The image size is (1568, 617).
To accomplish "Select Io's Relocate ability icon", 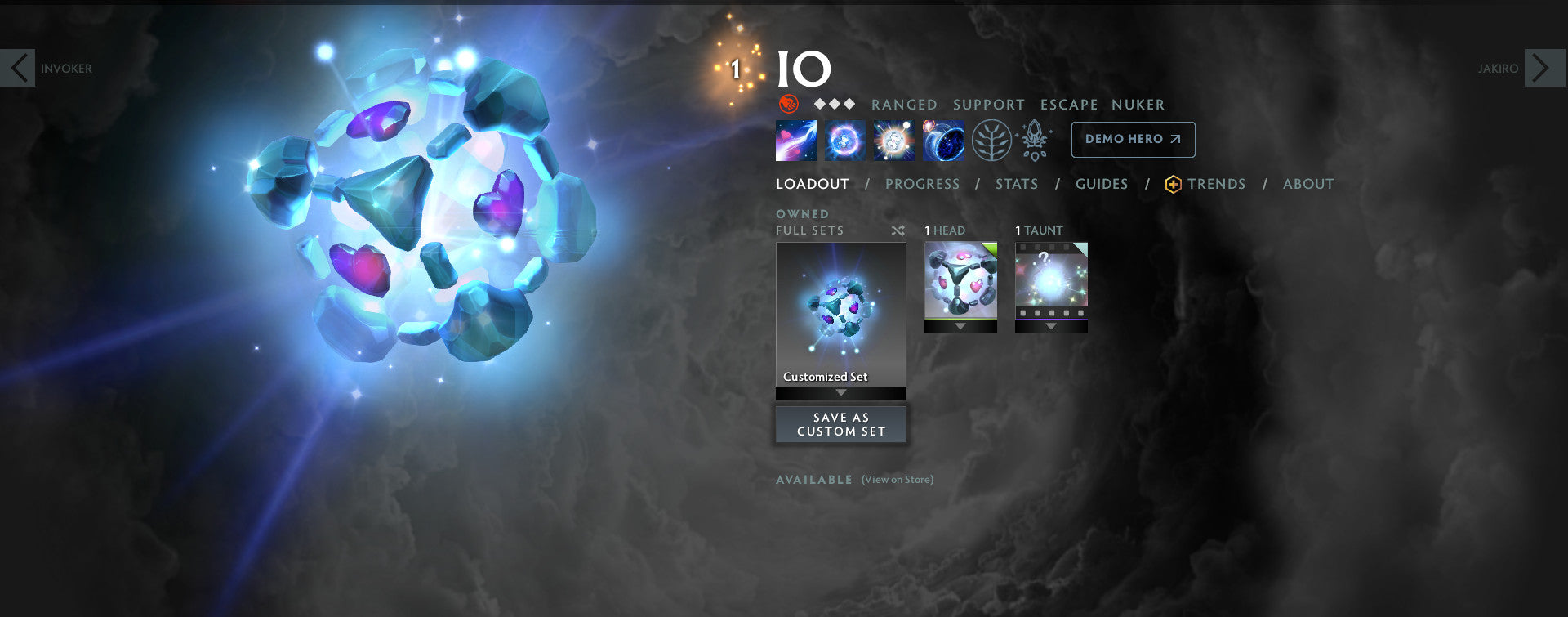I will click(942, 139).
